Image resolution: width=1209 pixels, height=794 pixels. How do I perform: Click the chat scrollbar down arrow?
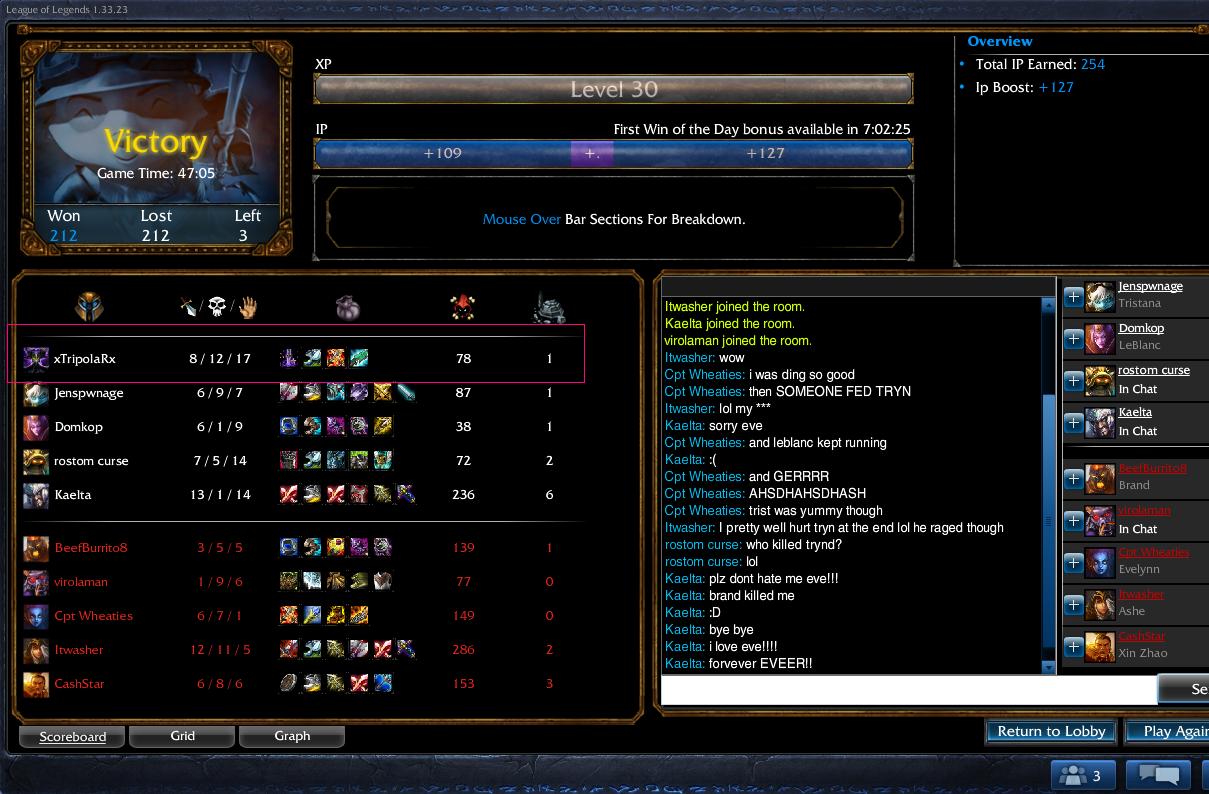pos(1049,667)
